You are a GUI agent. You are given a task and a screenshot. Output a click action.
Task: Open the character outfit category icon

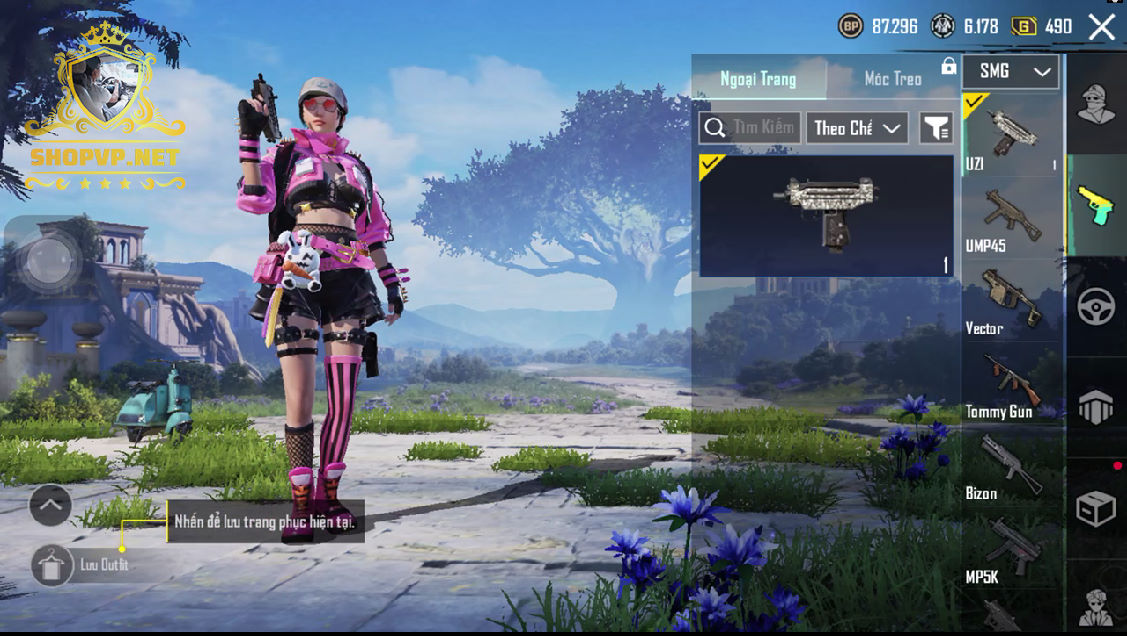[x=1096, y=103]
